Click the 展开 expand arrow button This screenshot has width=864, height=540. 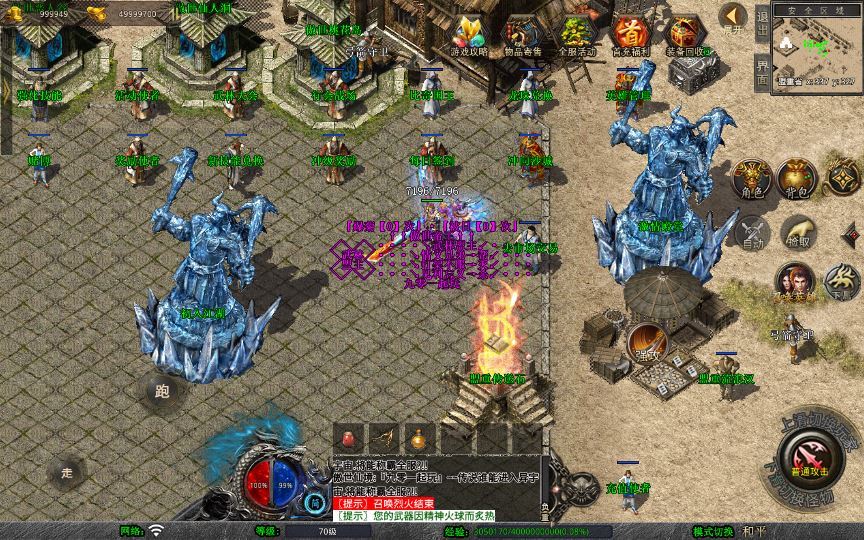pyautogui.click(x=734, y=17)
